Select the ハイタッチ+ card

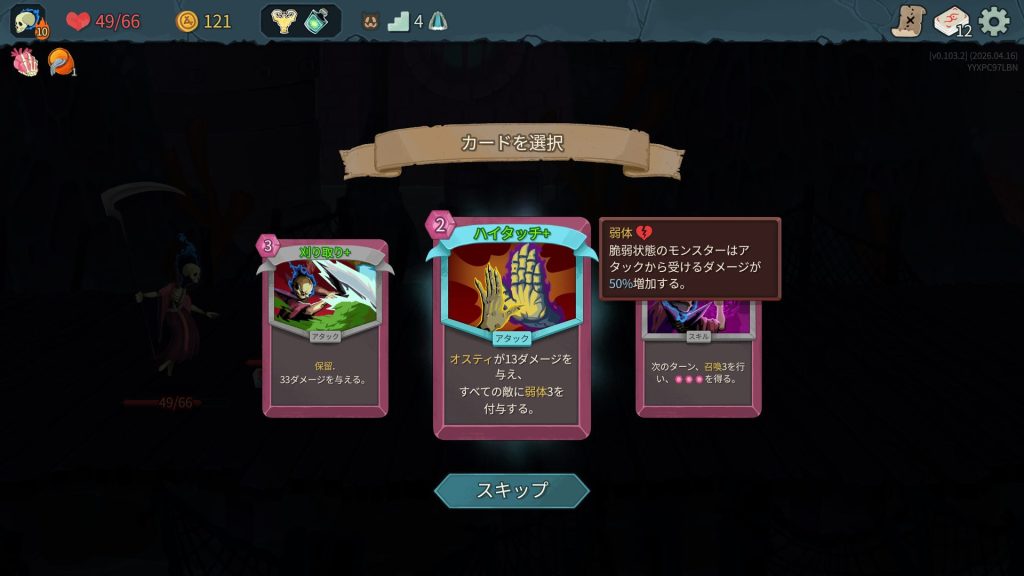tap(511, 330)
